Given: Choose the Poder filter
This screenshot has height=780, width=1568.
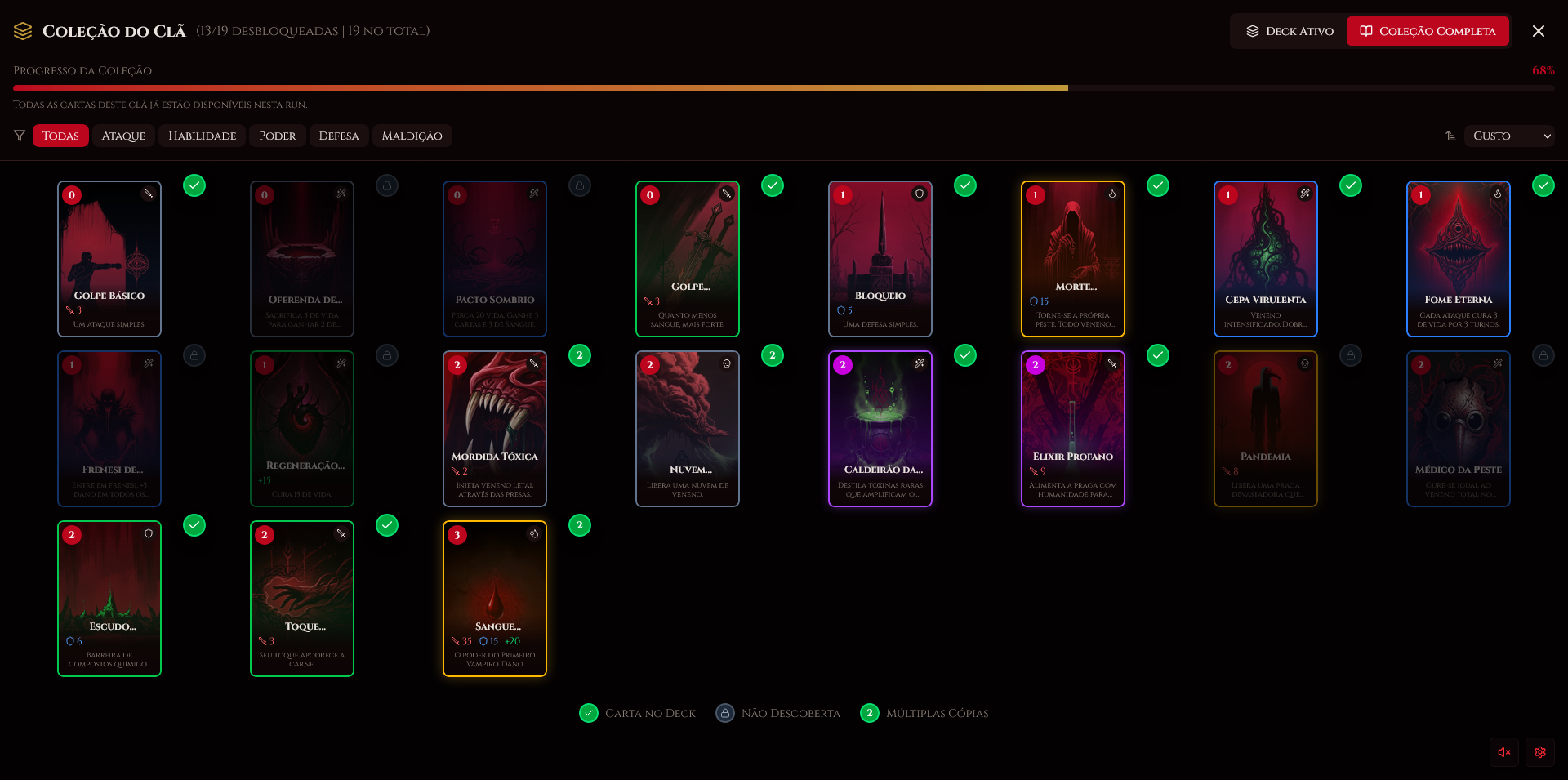Looking at the screenshot, I should coord(278,136).
